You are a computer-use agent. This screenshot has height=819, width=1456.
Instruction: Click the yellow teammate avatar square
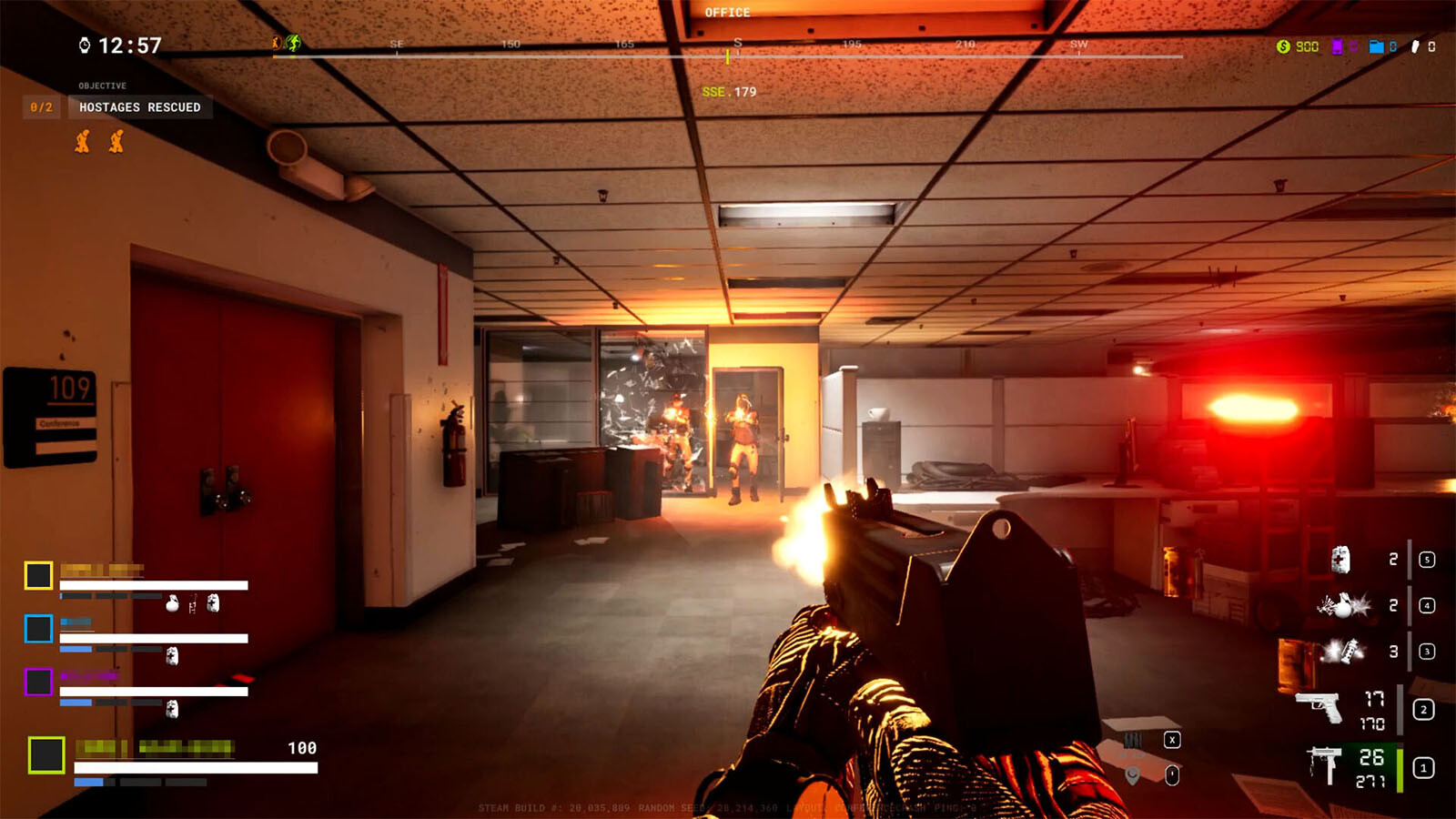coord(38,575)
